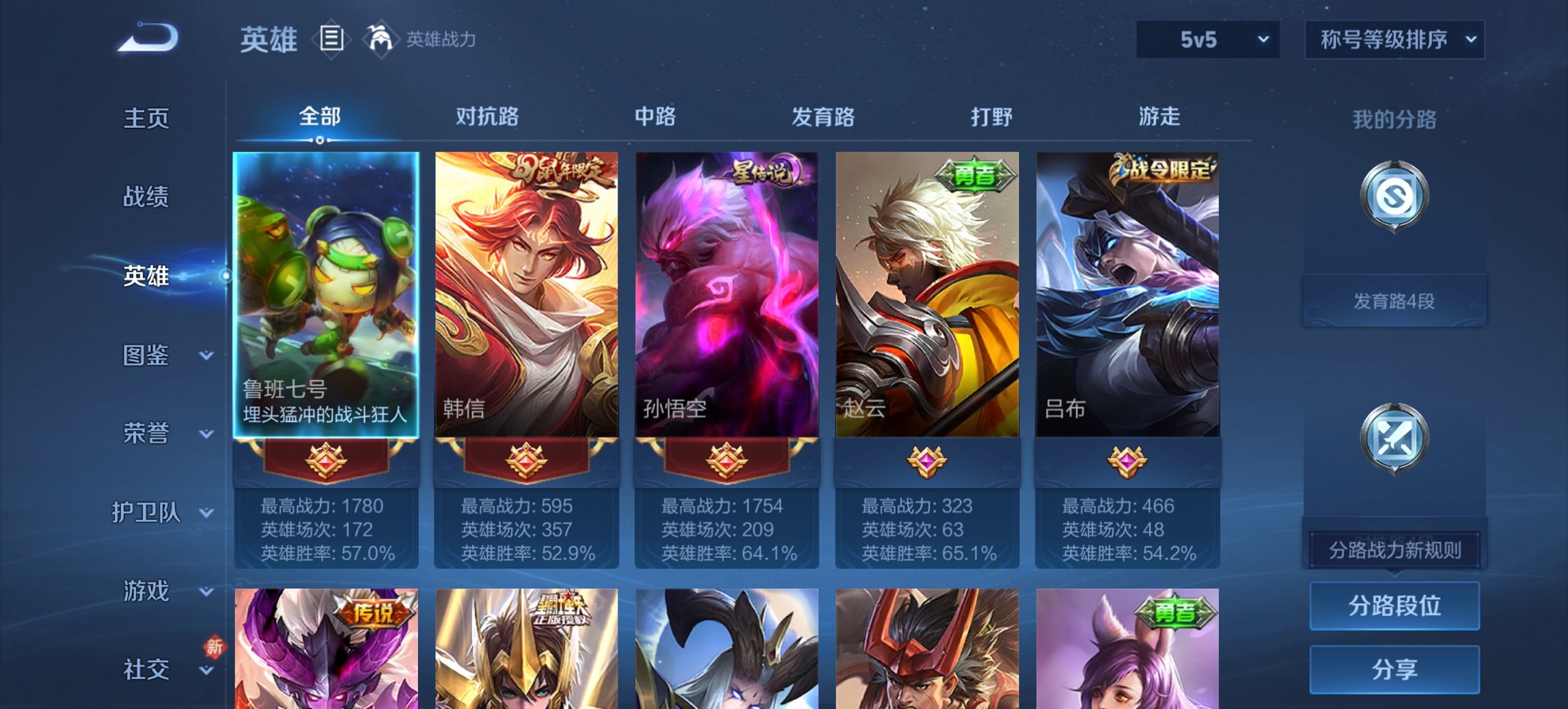Click the game logo in the top-left corner
The image size is (1568, 709).
(147, 39)
